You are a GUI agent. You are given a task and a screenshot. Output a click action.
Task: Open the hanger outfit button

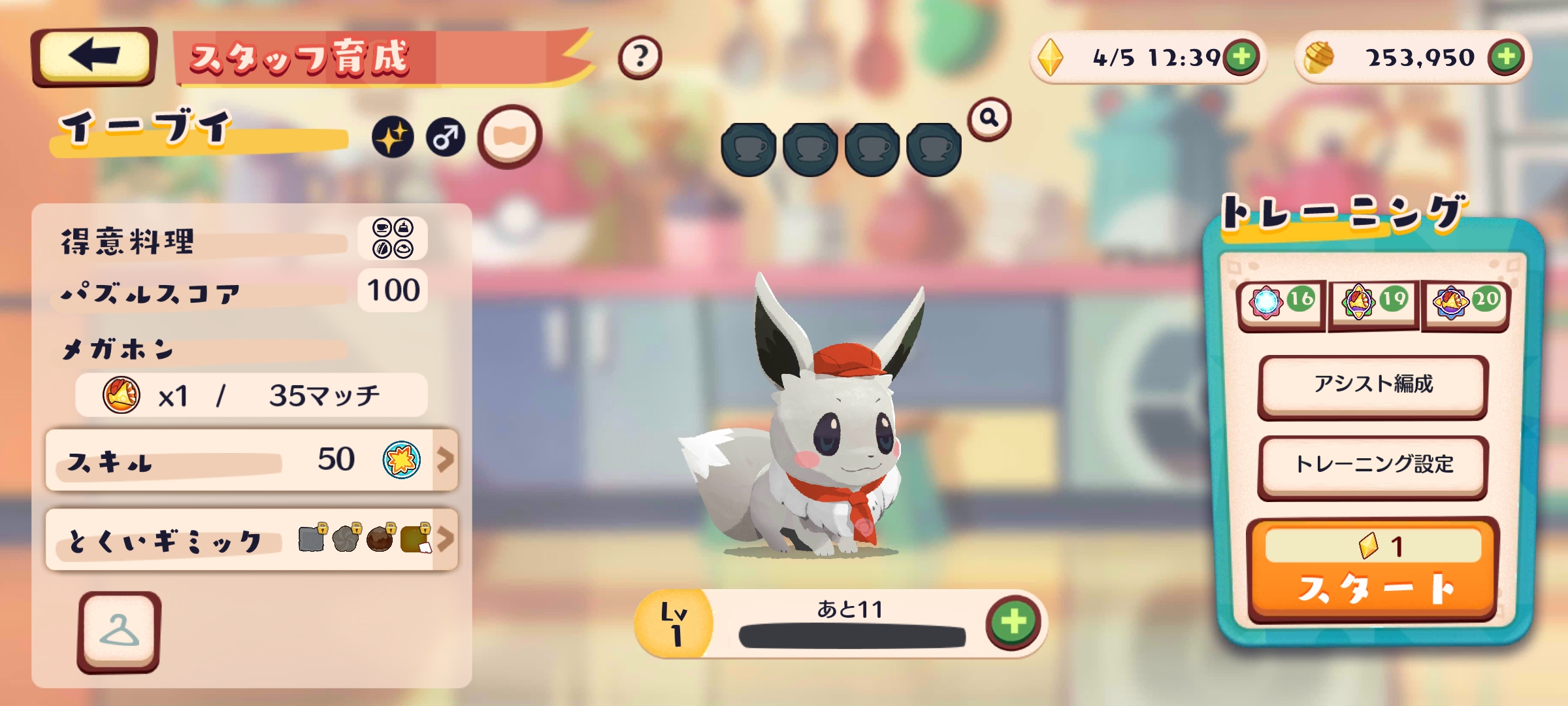[x=119, y=631]
